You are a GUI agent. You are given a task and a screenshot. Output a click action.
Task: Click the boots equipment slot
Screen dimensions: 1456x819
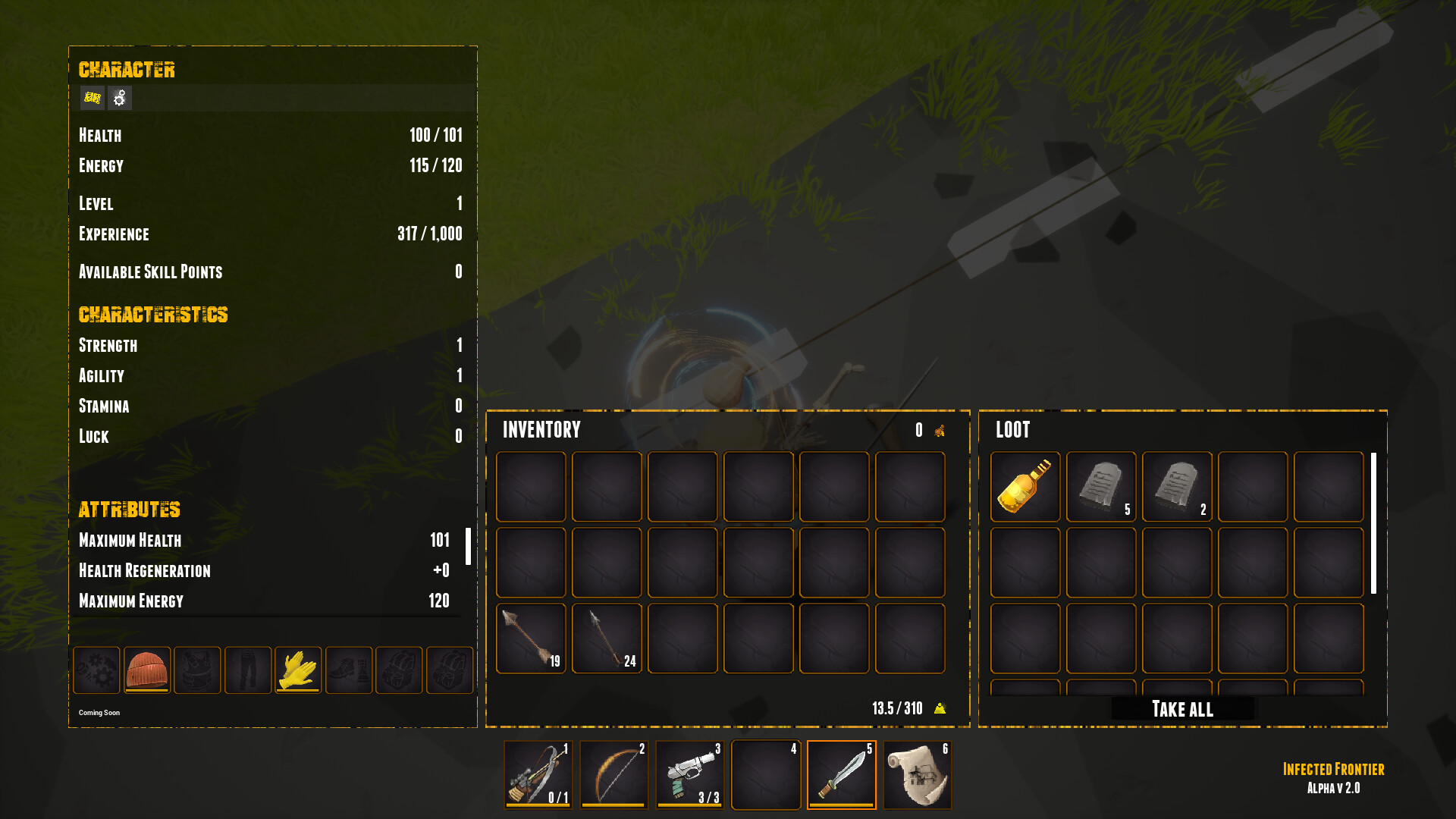pos(349,670)
